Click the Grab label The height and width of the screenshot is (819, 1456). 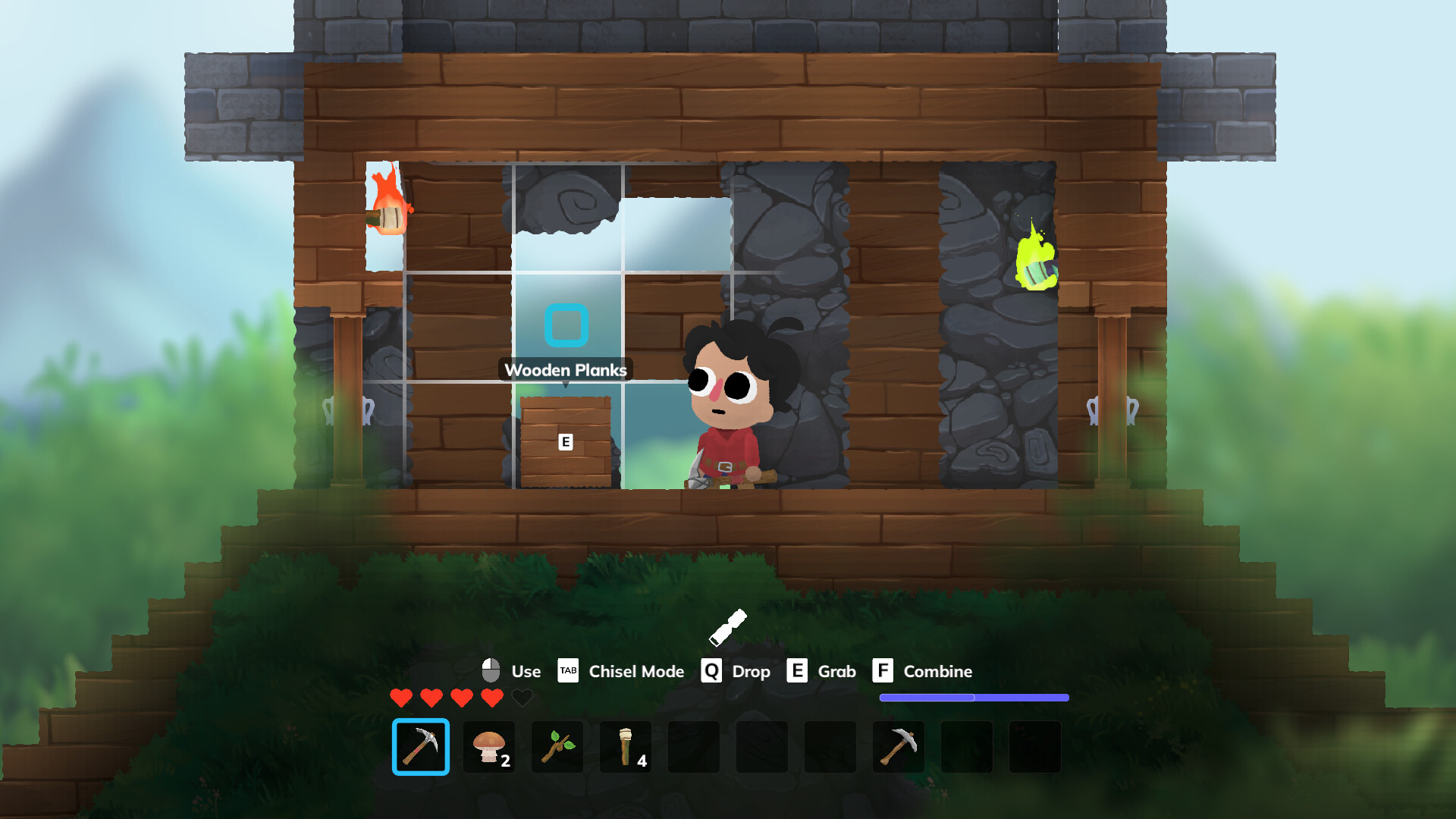[836, 672]
